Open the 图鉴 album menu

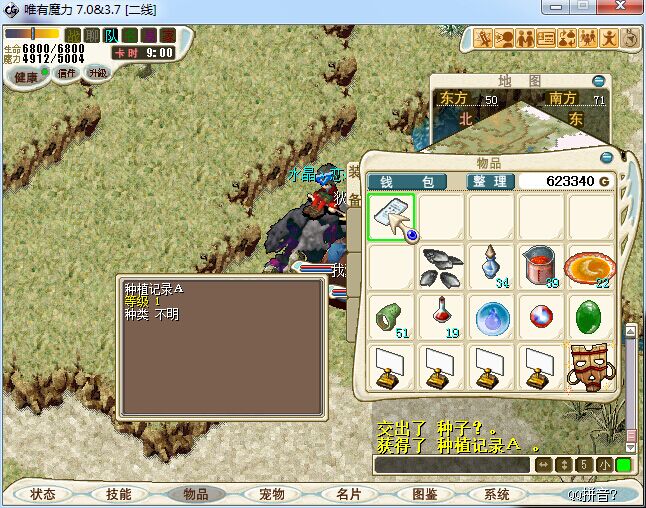click(424, 494)
